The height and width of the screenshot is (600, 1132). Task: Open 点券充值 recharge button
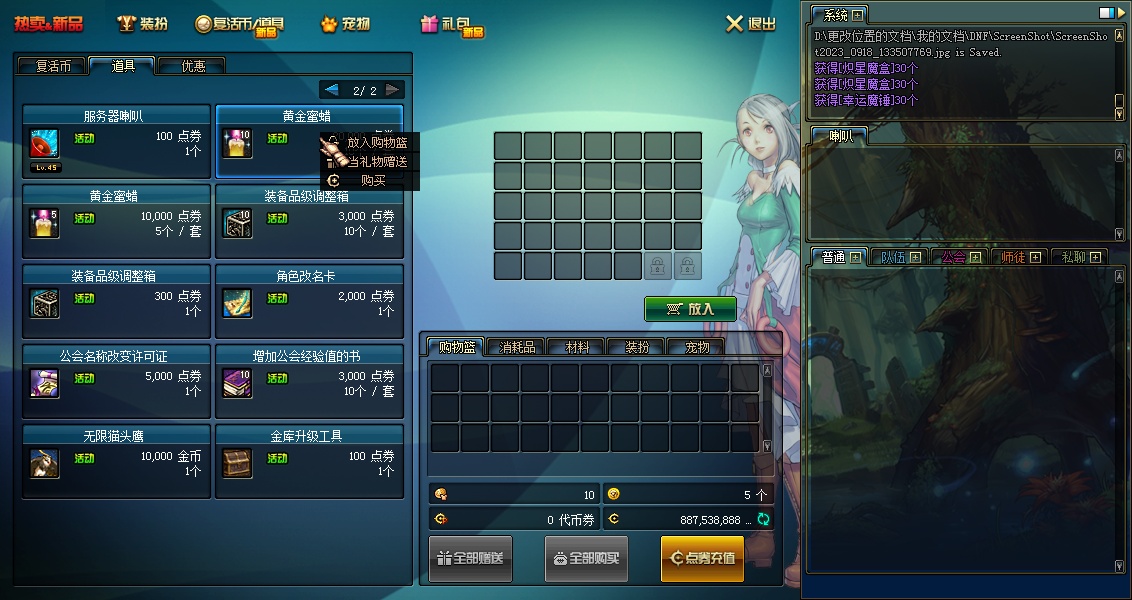702,558
